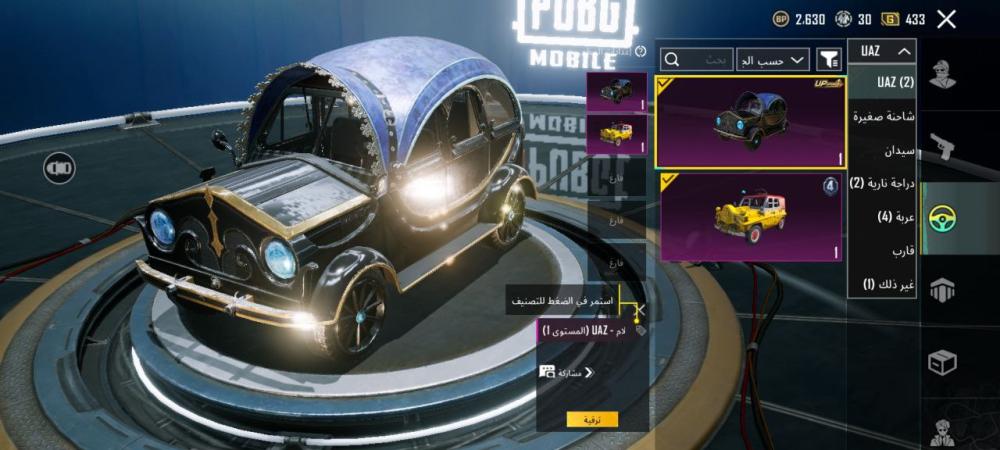Open the مشاركة share option

(x=566, y=372)
